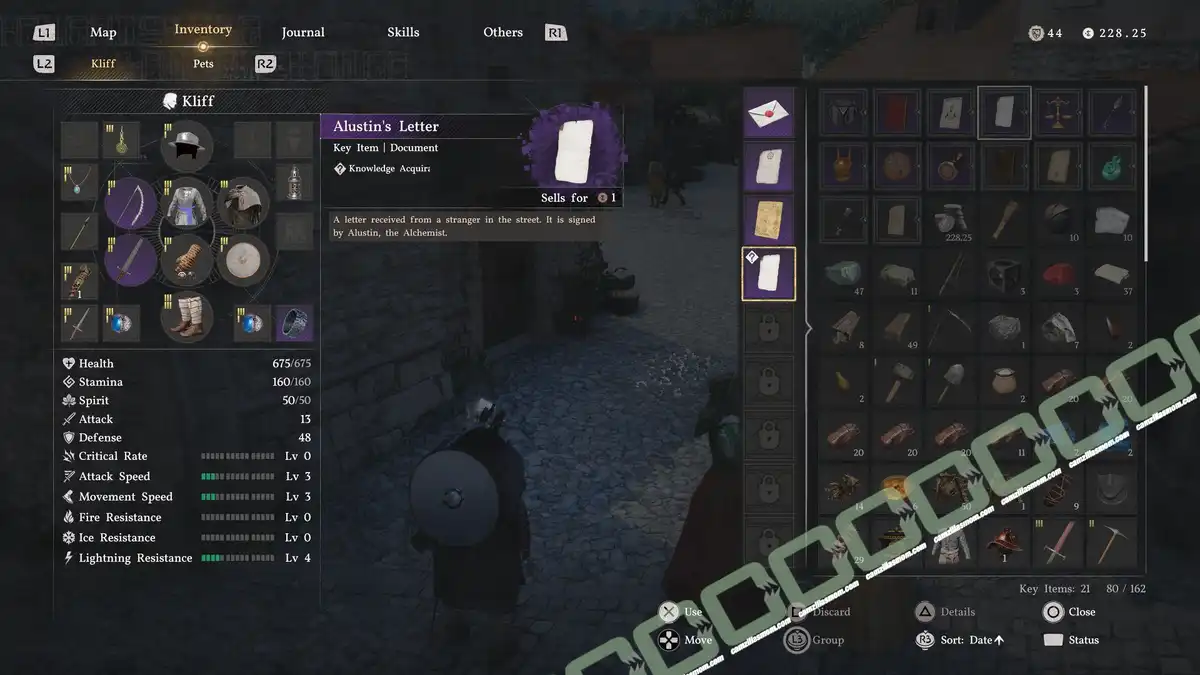The height and width of the screenshot is (675, 1200).
Task: Pick the equipped lantern slot
Action: [291, 182]
